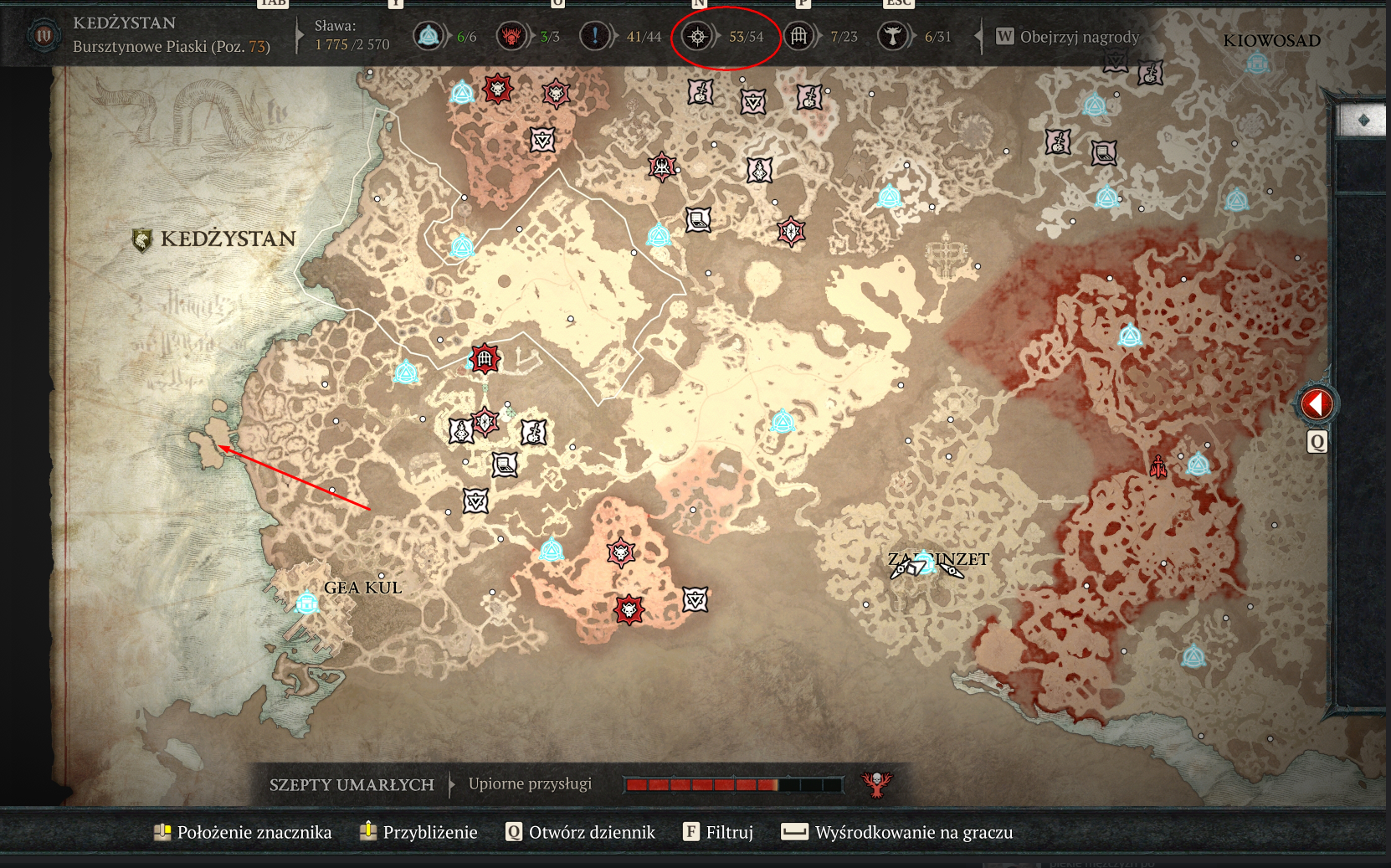Click the Obejrzyj nagrody rewards button

[1068, 37]
